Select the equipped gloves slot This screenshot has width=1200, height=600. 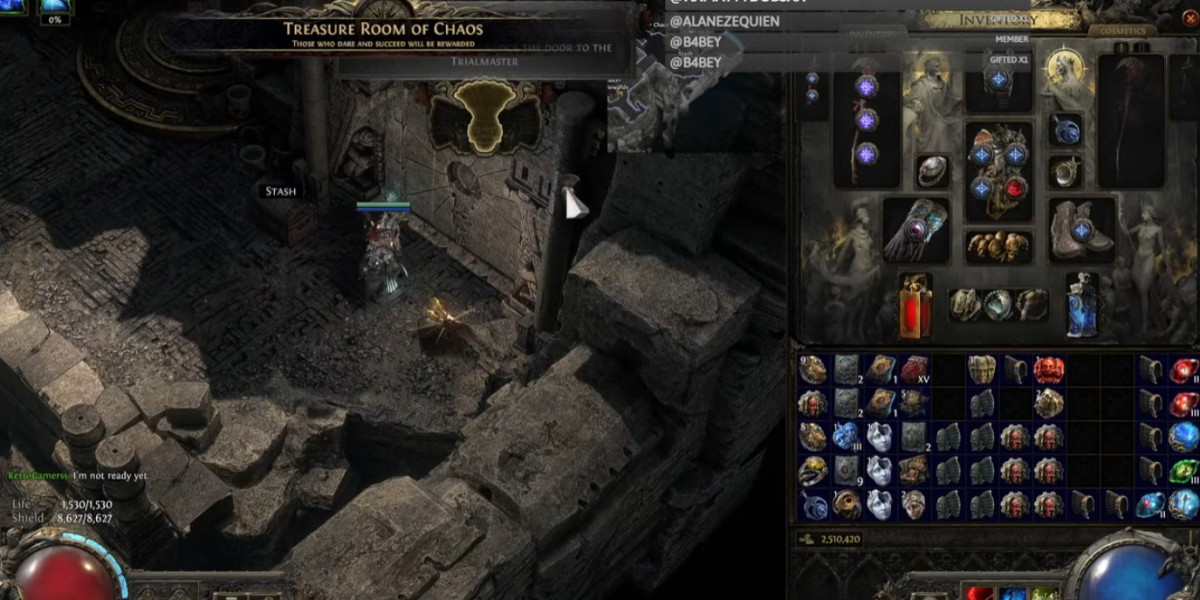(x=914, y=229)
